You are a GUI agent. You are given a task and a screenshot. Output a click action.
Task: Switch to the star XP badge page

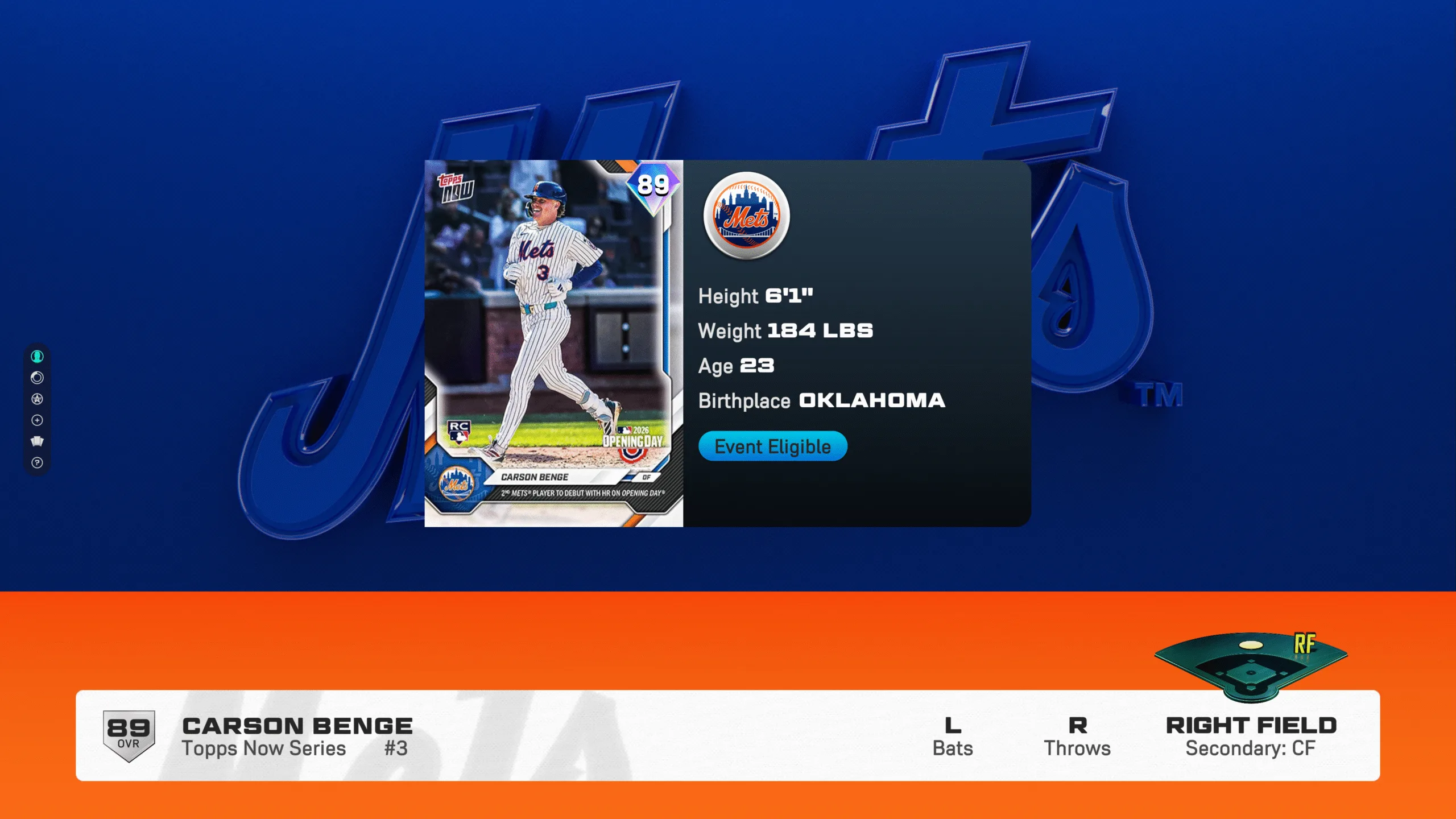37,399
